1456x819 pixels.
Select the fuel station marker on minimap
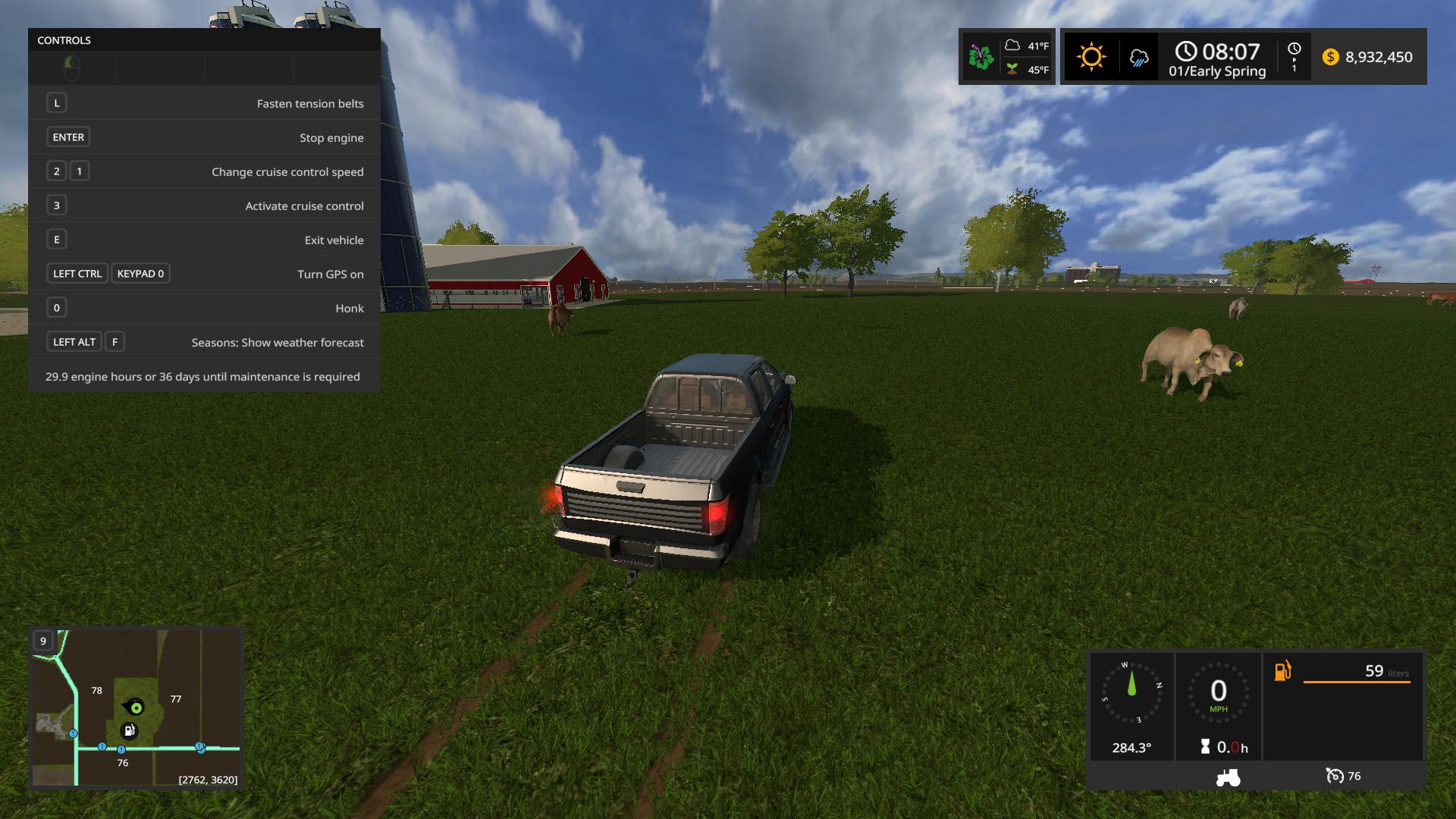(x=129, y=731)
